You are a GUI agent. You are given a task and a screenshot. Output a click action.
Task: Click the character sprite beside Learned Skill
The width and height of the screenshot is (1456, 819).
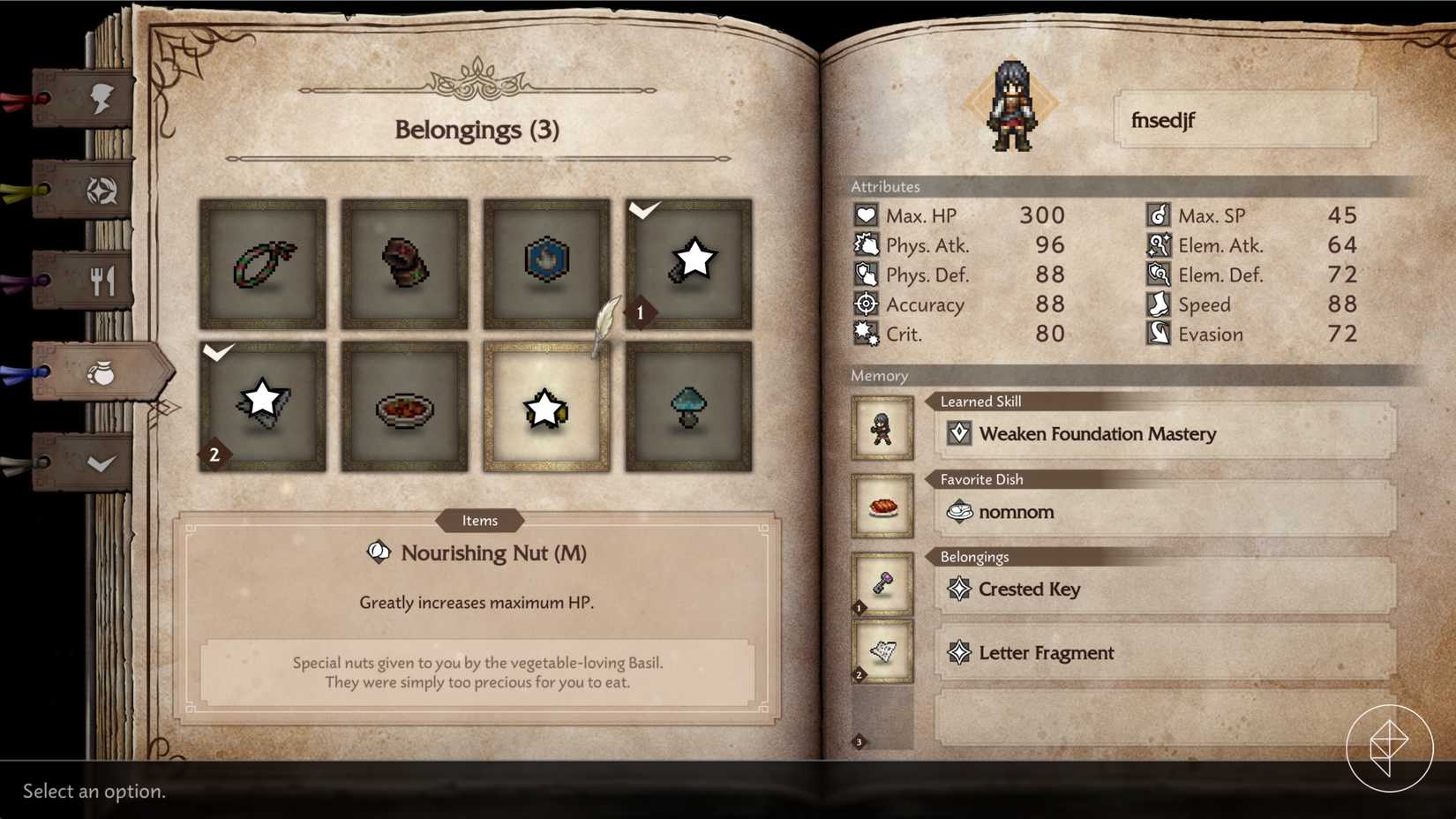coord(882,430)
